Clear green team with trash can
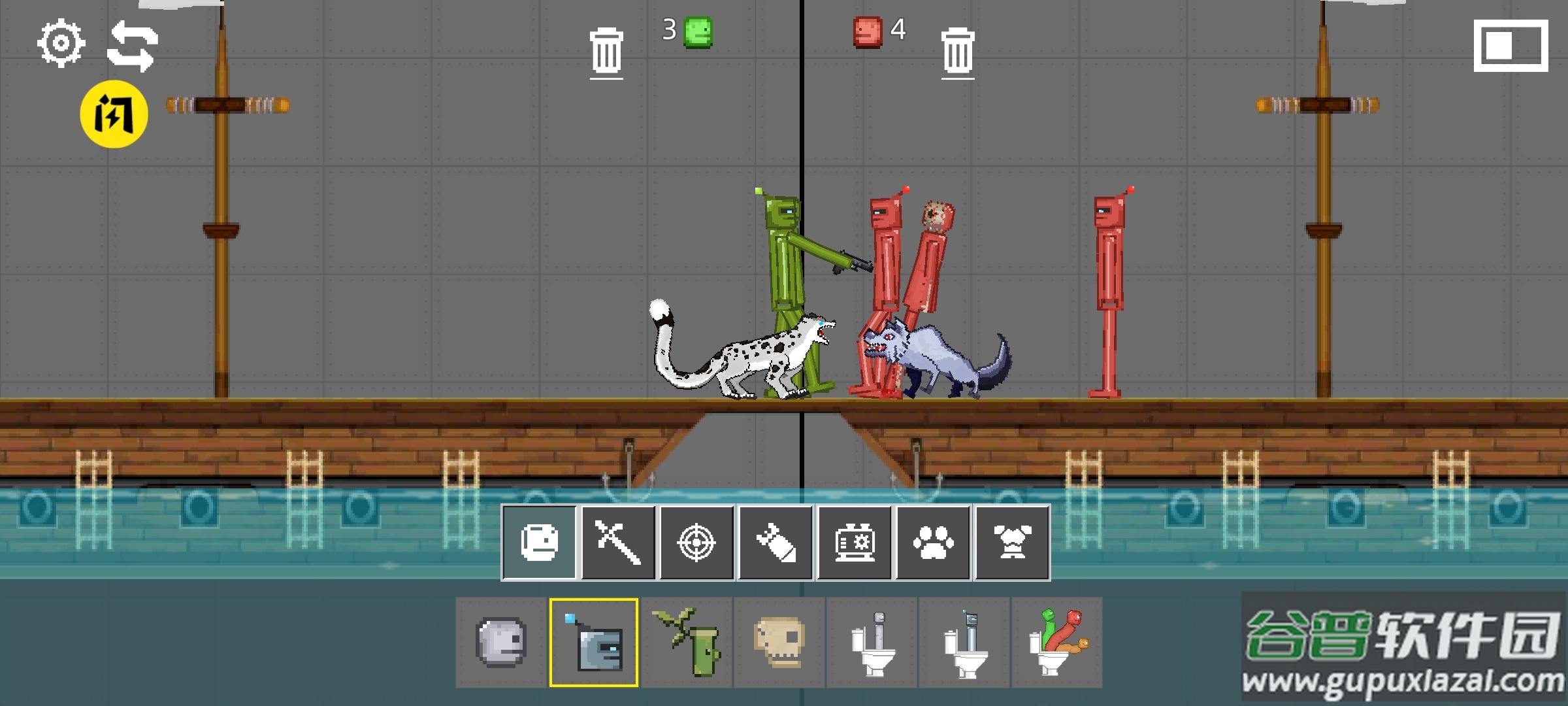The width and height of the screenshot is (1568, 706). 606,52
